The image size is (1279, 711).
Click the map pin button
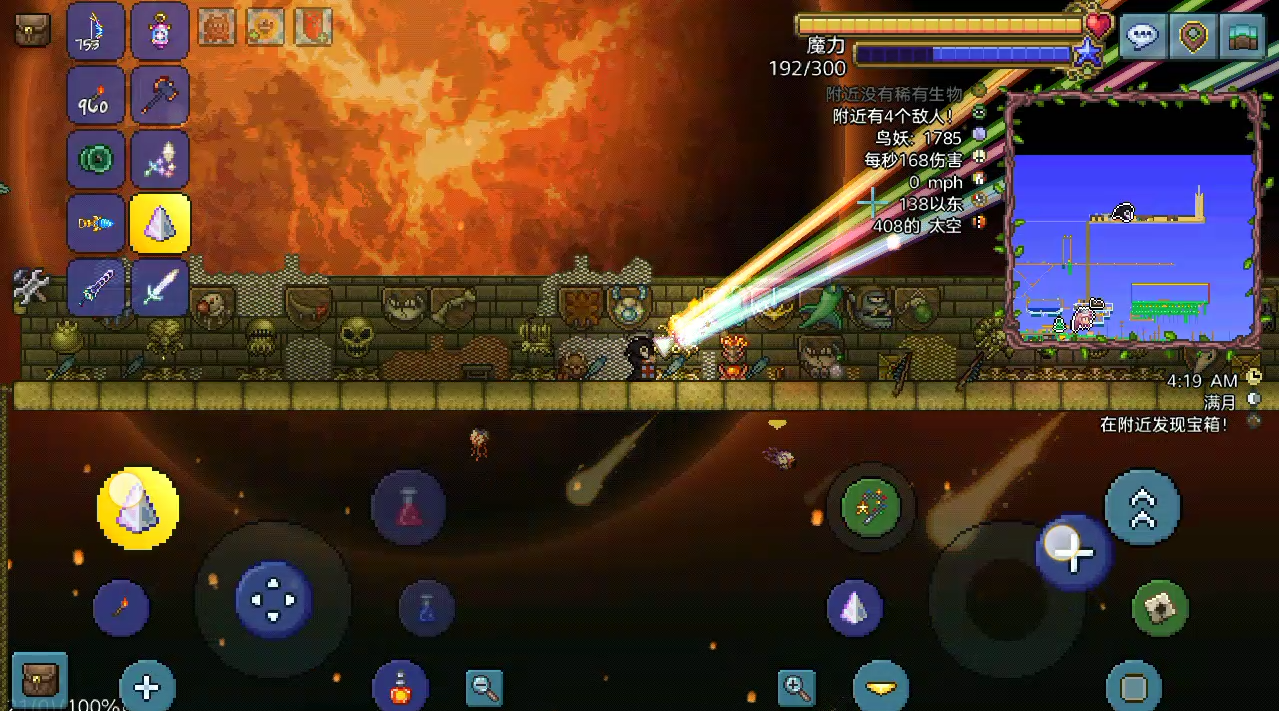[x=1191, y=36]
